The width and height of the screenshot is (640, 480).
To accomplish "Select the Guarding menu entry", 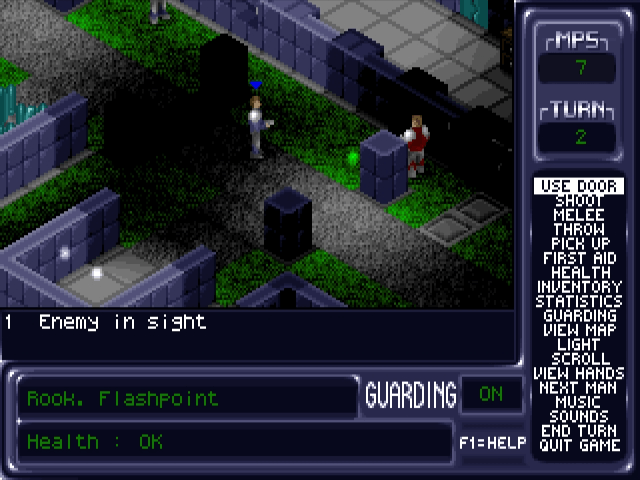I will pyautogui.click(x=579, y=316).
